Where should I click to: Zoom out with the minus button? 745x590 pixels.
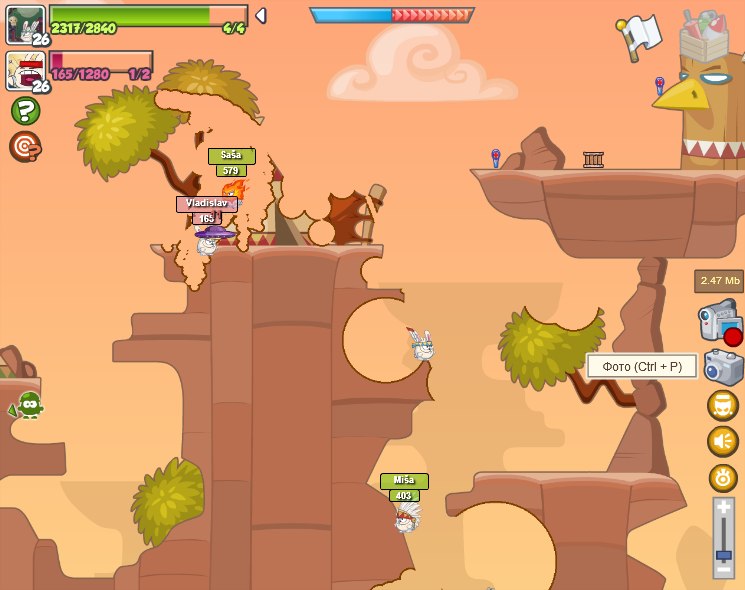click(724, 570)
